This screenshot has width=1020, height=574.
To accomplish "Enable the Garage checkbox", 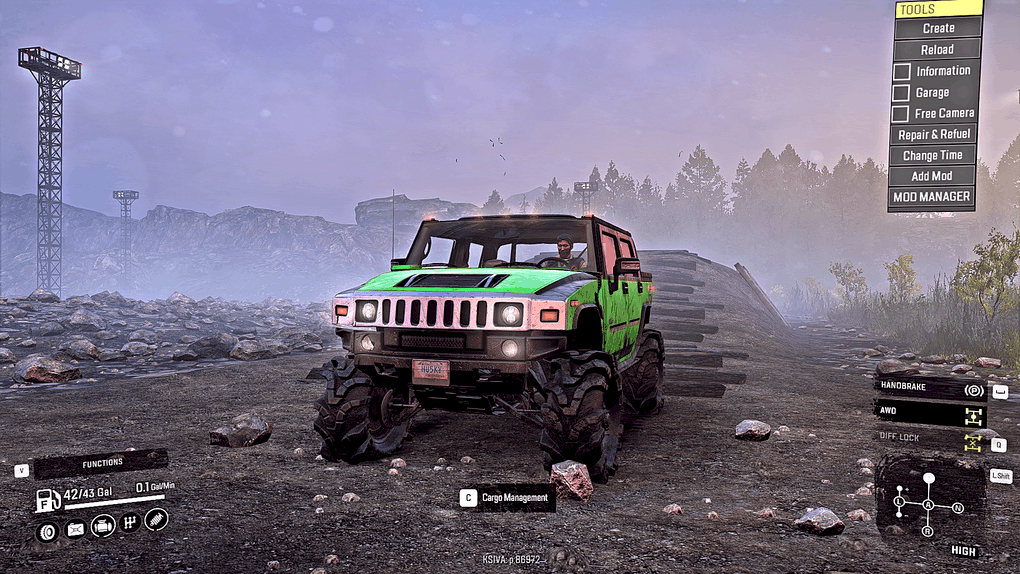I will (x=901, y=92).
